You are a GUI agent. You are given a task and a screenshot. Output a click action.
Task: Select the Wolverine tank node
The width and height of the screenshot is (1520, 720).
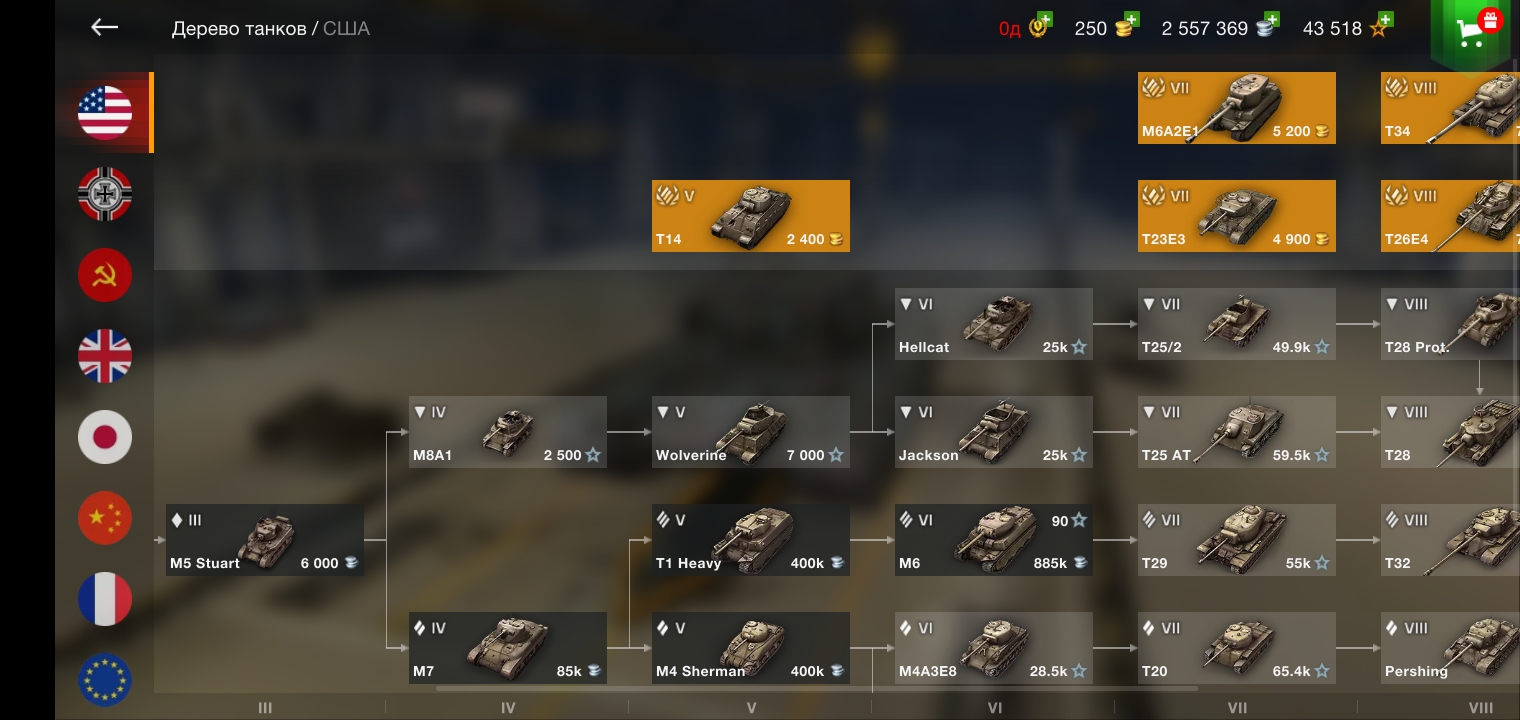tap(750, 432)
